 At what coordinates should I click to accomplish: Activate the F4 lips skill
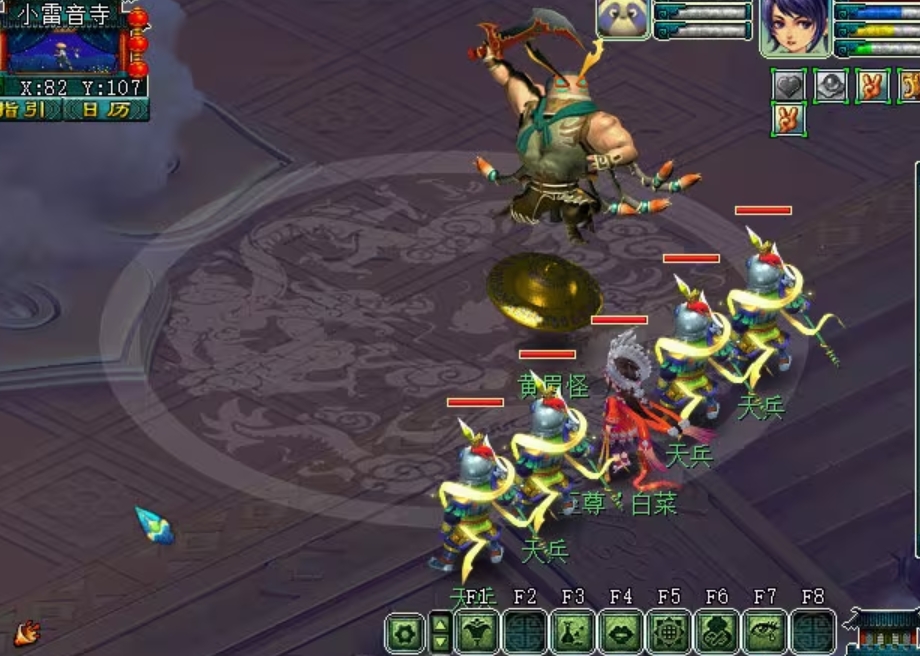(x=621, y=632)
